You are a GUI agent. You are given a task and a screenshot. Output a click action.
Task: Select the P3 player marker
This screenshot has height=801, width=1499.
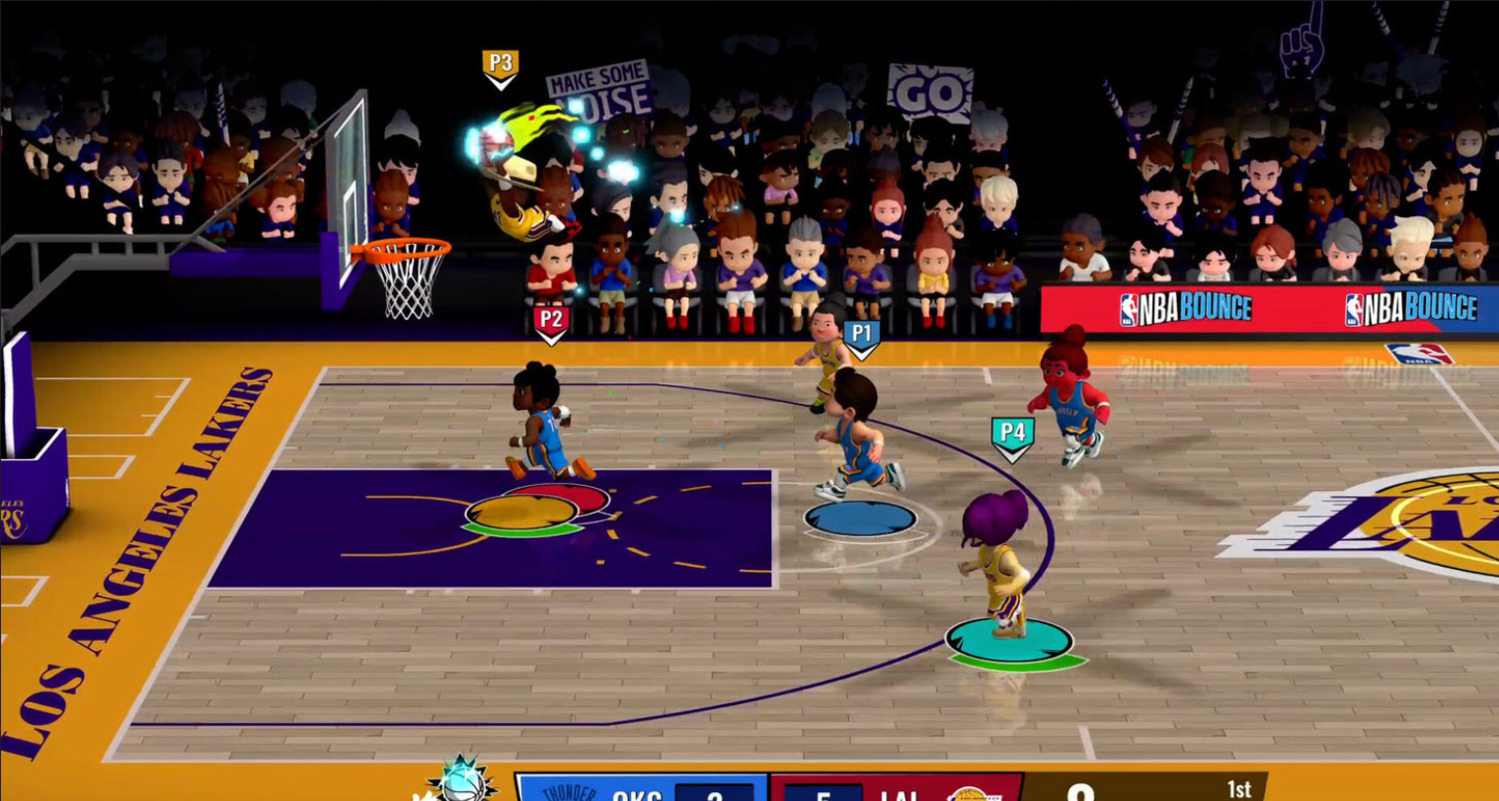(x=500, y=66)
